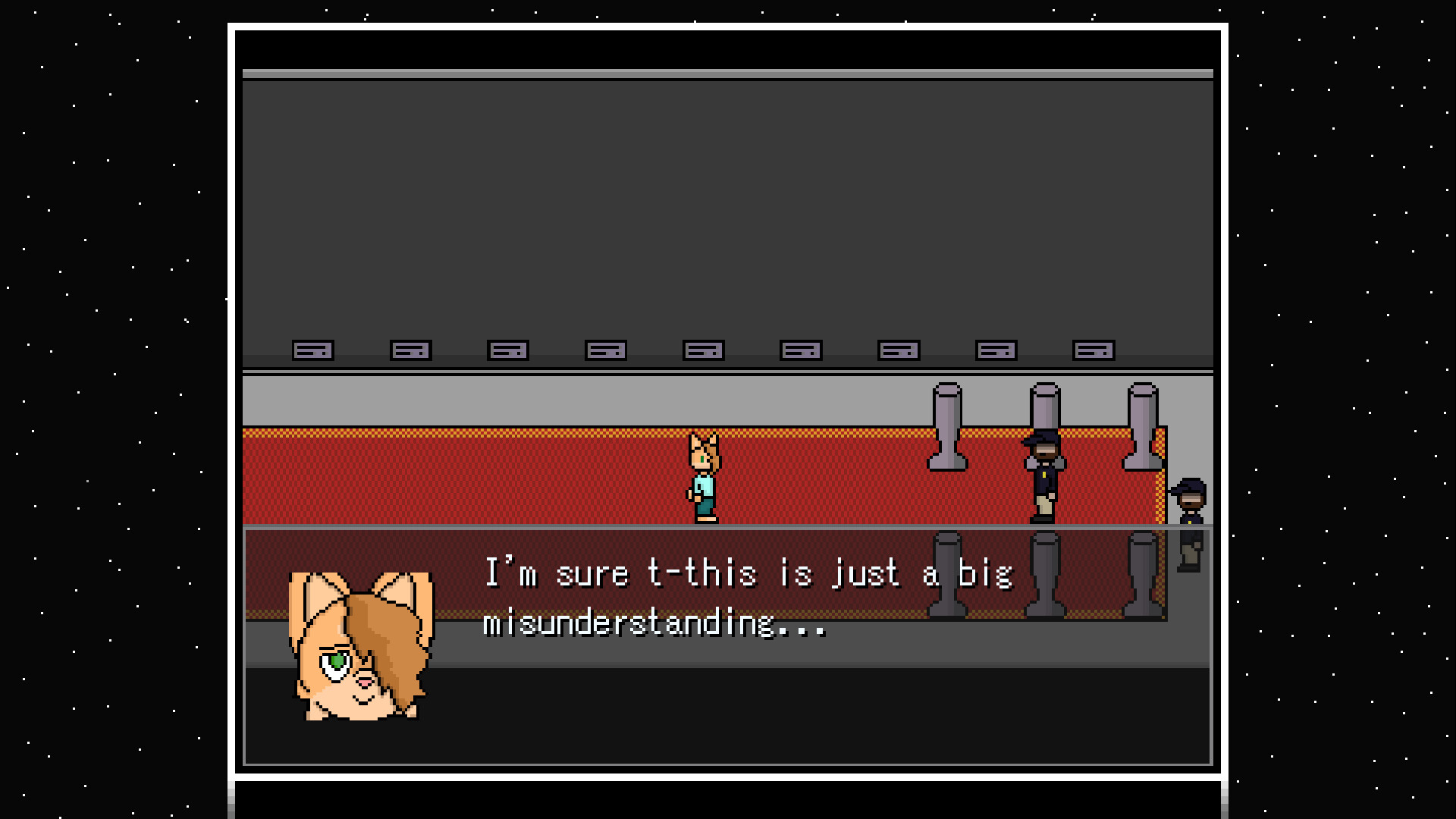Click the thin light bar at the screen top
The image size is (1456, 819).
728,72
